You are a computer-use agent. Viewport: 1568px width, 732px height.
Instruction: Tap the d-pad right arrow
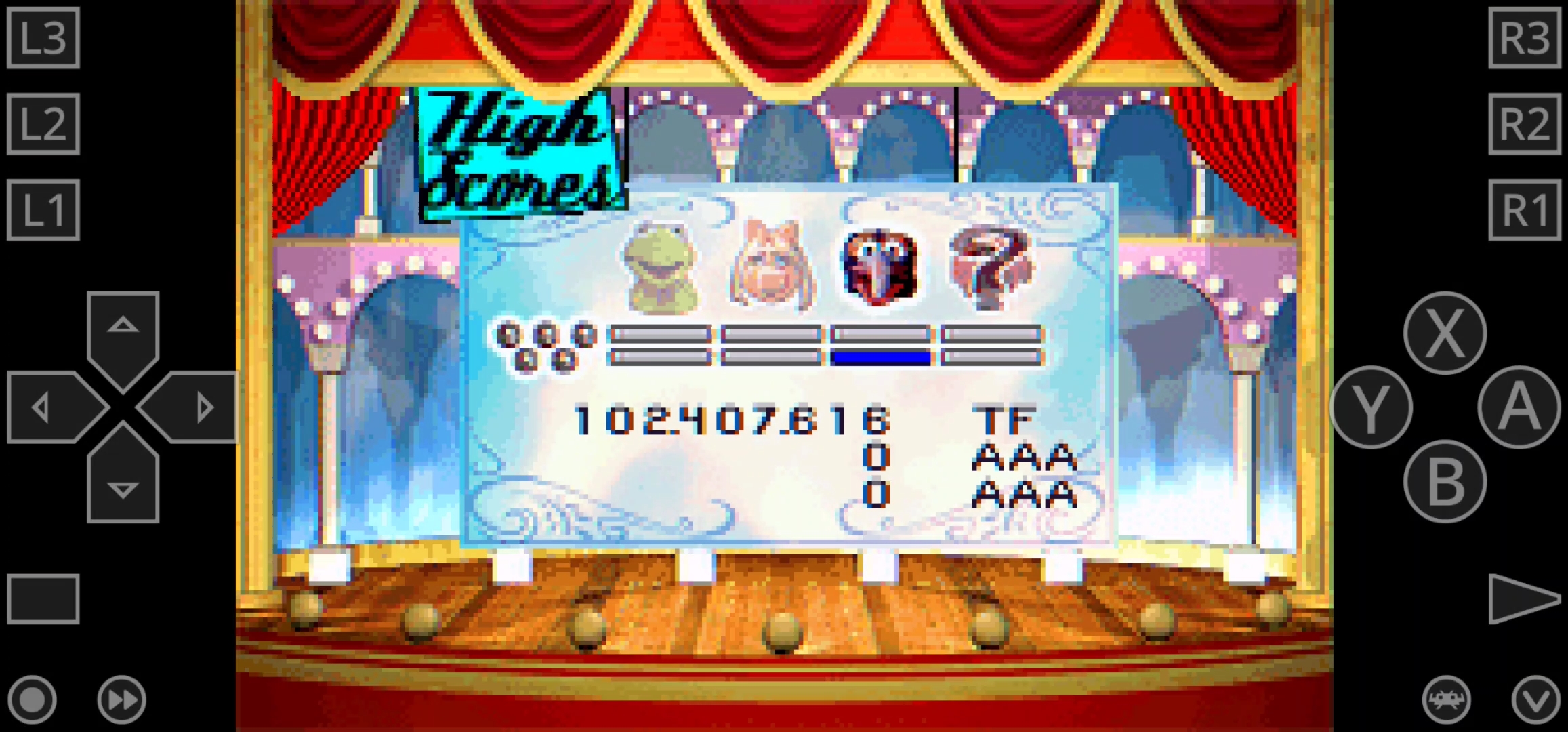click(193, 407)
